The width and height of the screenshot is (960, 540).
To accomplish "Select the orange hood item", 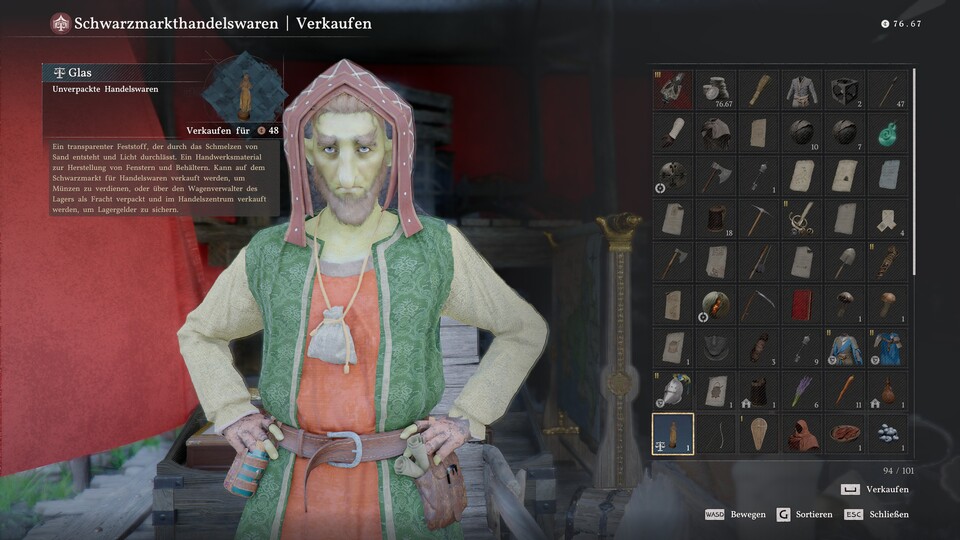I will coord(802,434).
